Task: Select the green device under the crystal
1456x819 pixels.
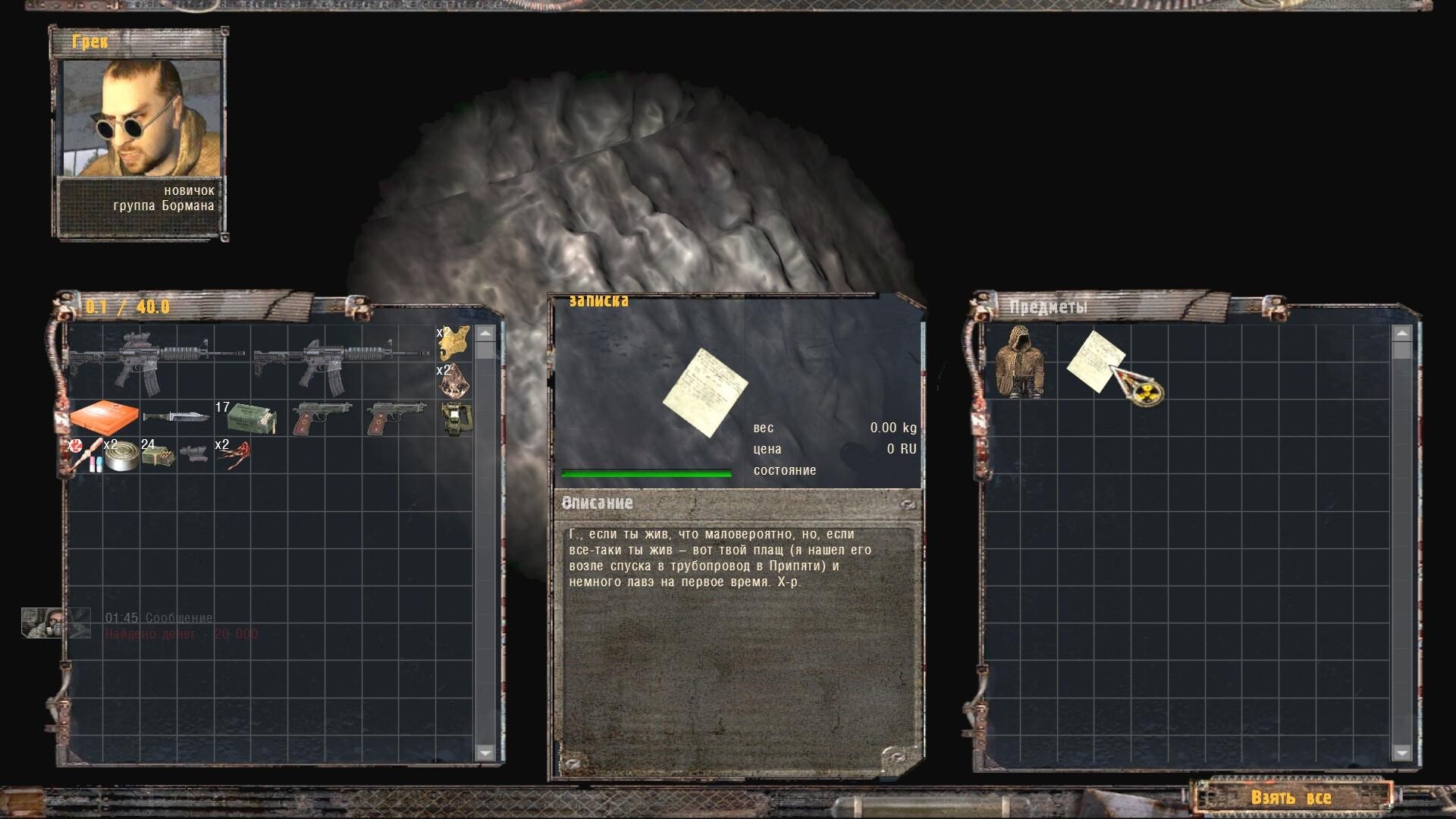Action: point(455,418)
